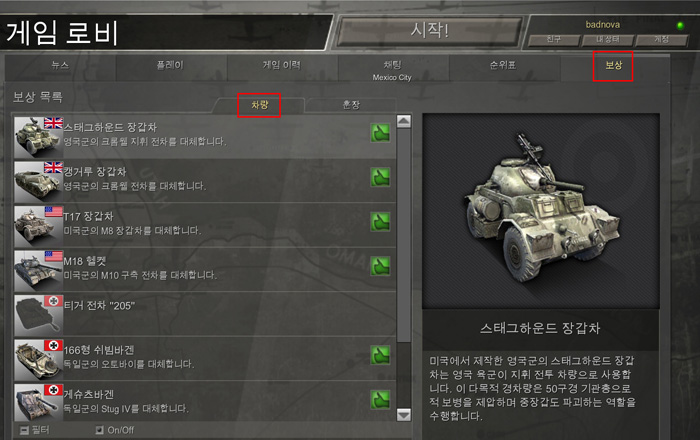The height and width of the screenshot is (440, 700).
Task: Open the 친구 friends button
Action: point(555,39)
